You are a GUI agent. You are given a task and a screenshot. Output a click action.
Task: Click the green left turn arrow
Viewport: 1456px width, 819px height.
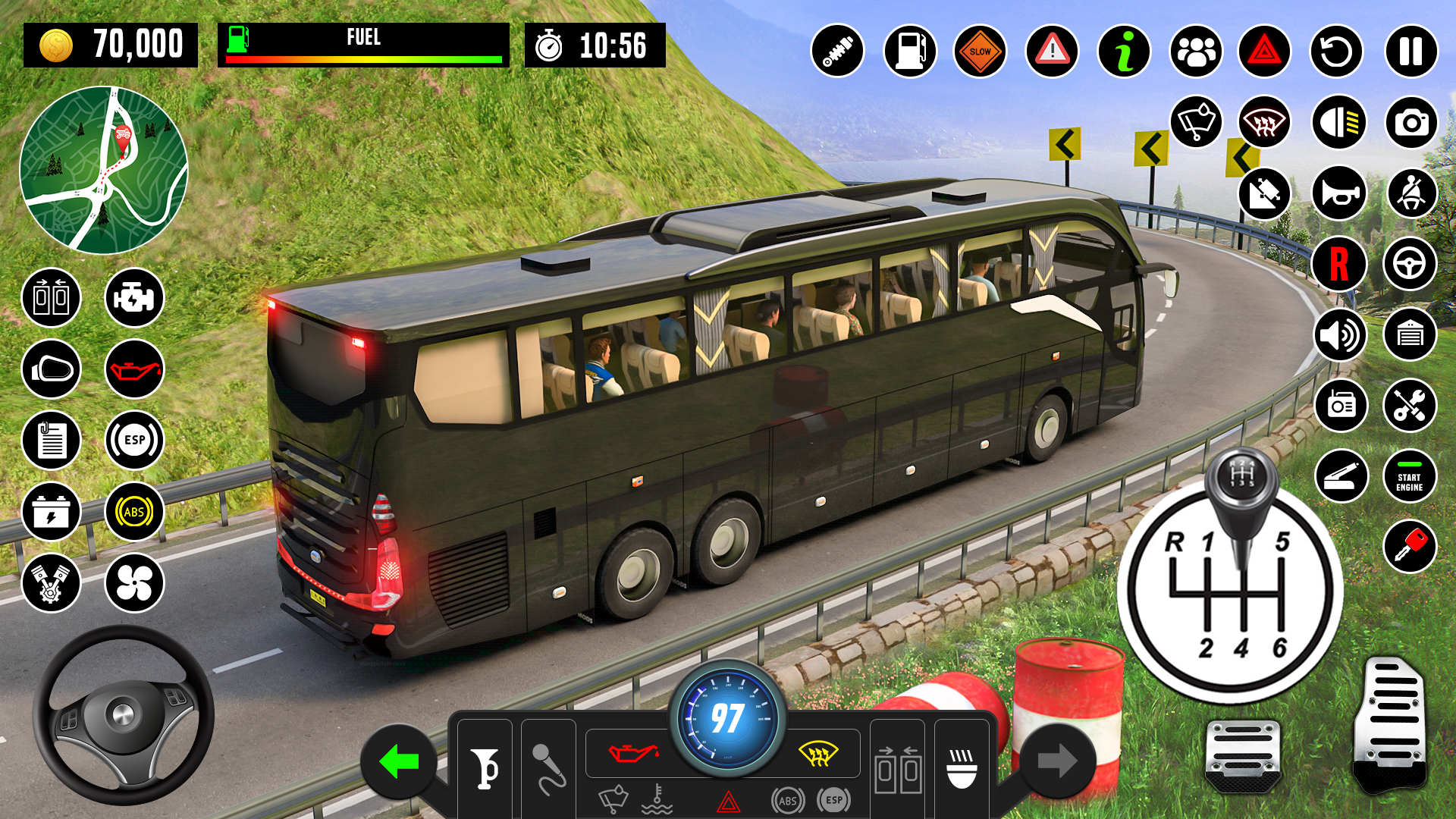click(399, 761)
